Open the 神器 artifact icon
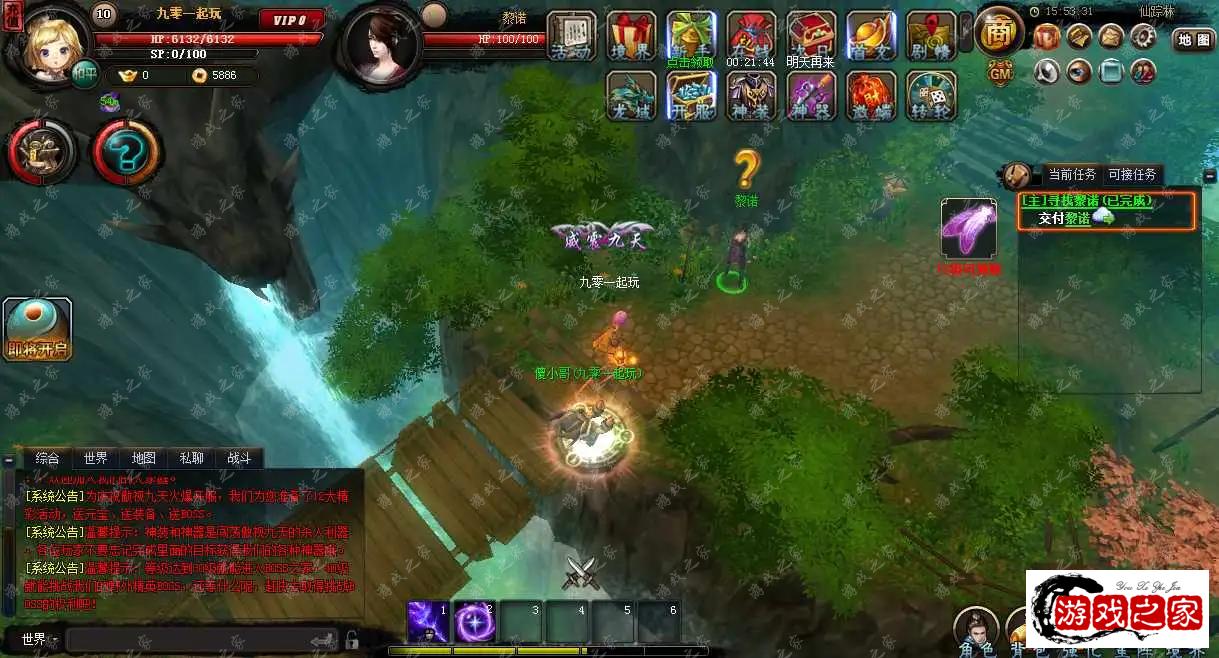The image size is (1219, 658). tap(811, 97)
